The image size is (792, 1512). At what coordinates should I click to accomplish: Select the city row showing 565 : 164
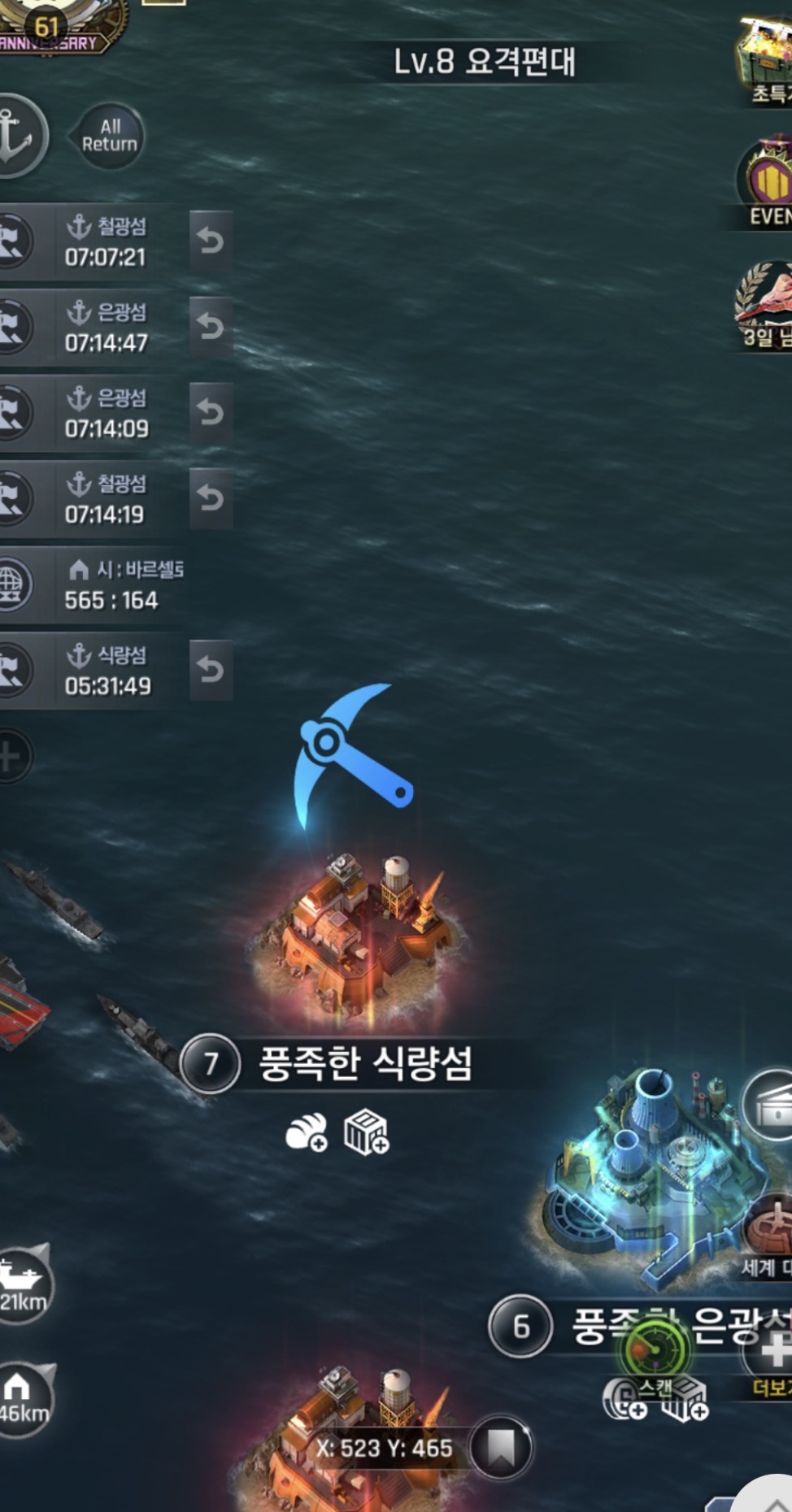(98, 585)
